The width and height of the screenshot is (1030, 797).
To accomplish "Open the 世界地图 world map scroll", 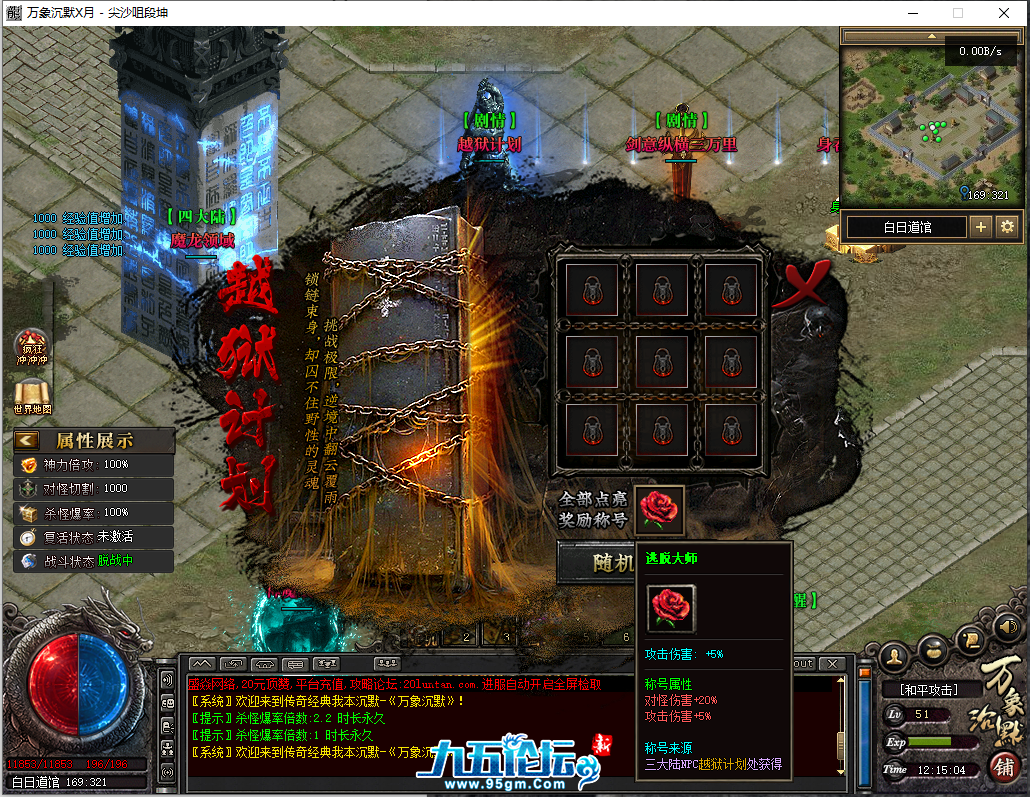I will 32,396.
